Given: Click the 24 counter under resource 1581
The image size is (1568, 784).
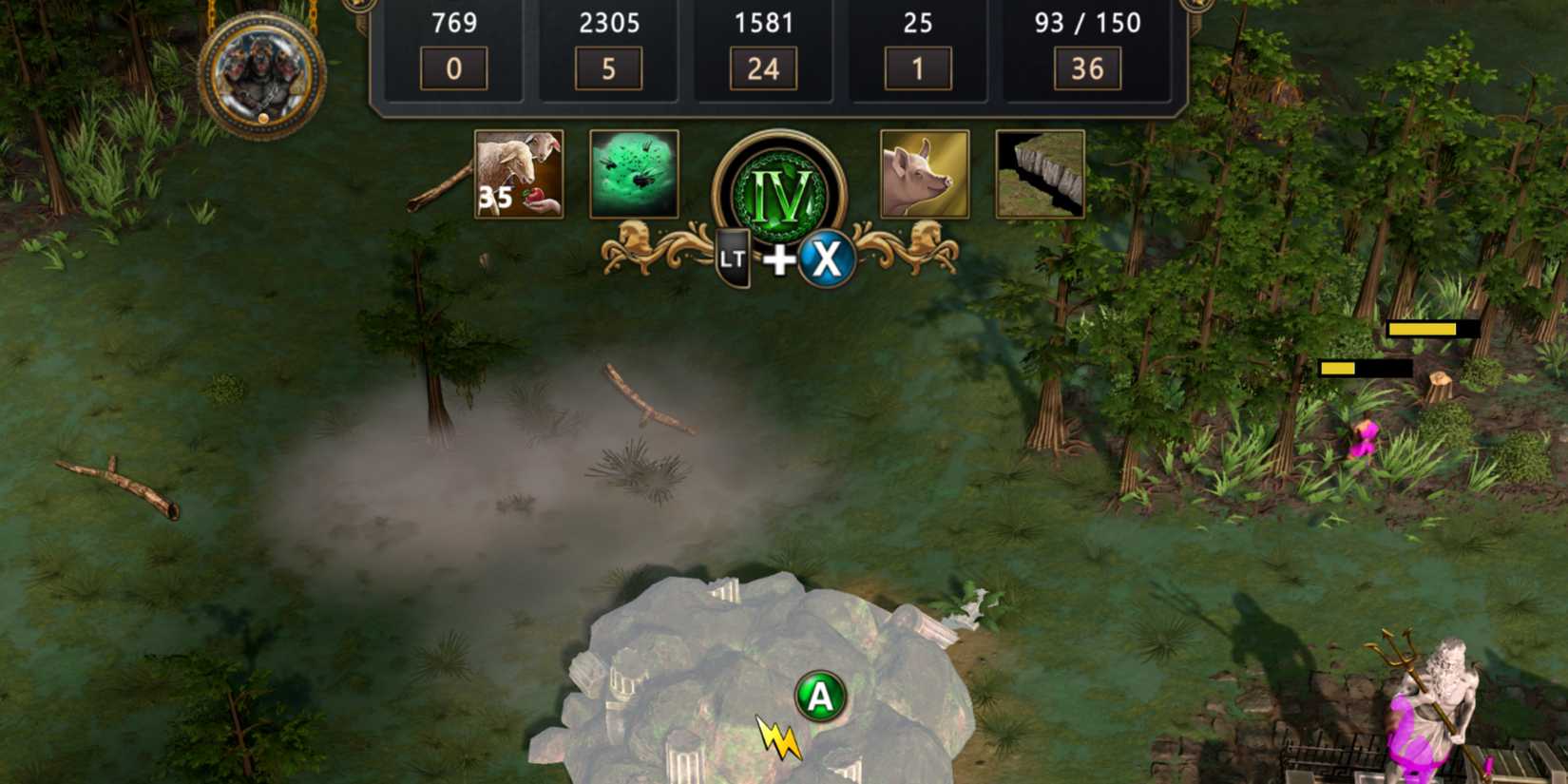Looking at the screenshot, I should [762, 67].
